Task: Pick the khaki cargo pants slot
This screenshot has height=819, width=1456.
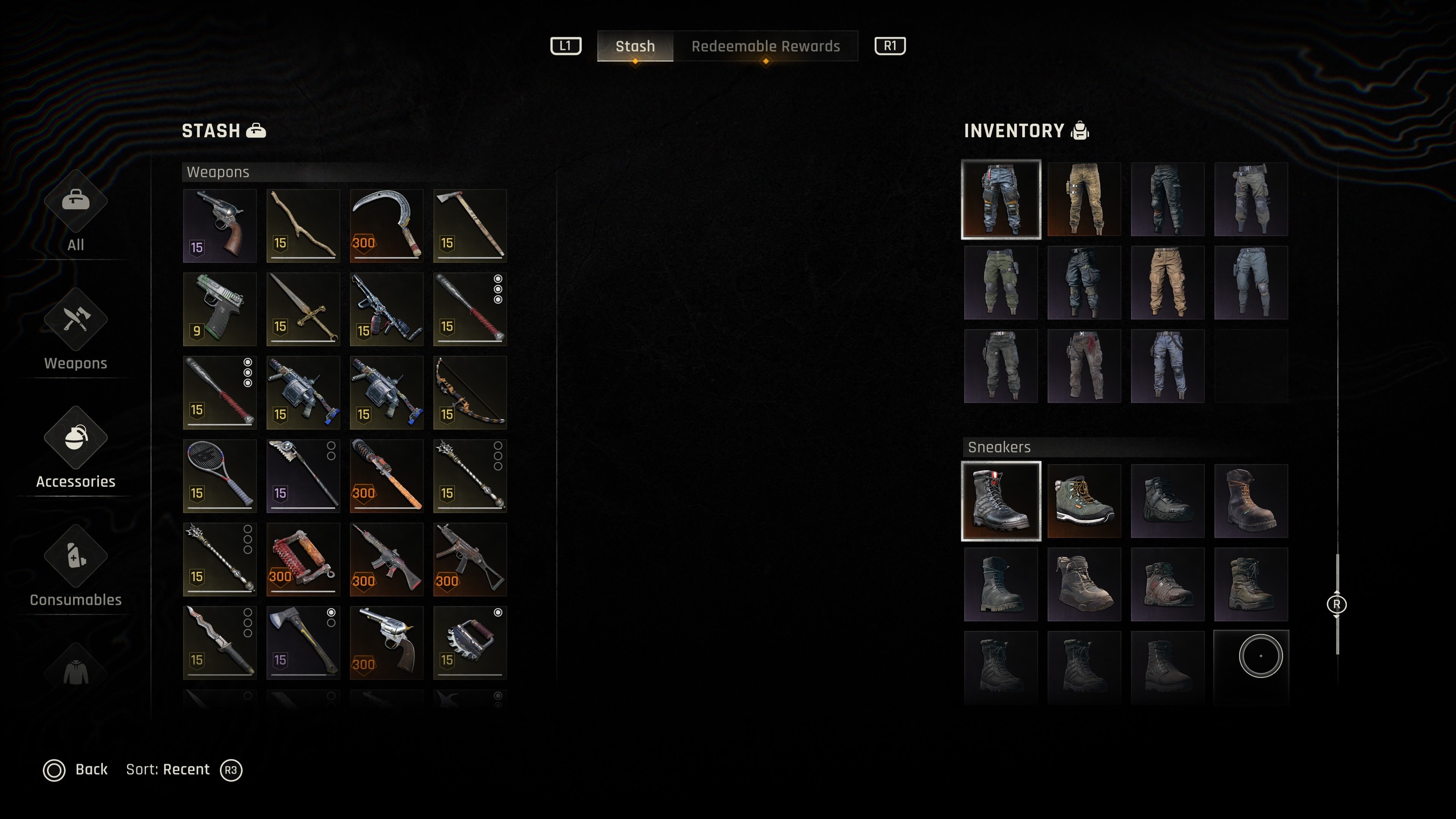Action: point(1167,282)
